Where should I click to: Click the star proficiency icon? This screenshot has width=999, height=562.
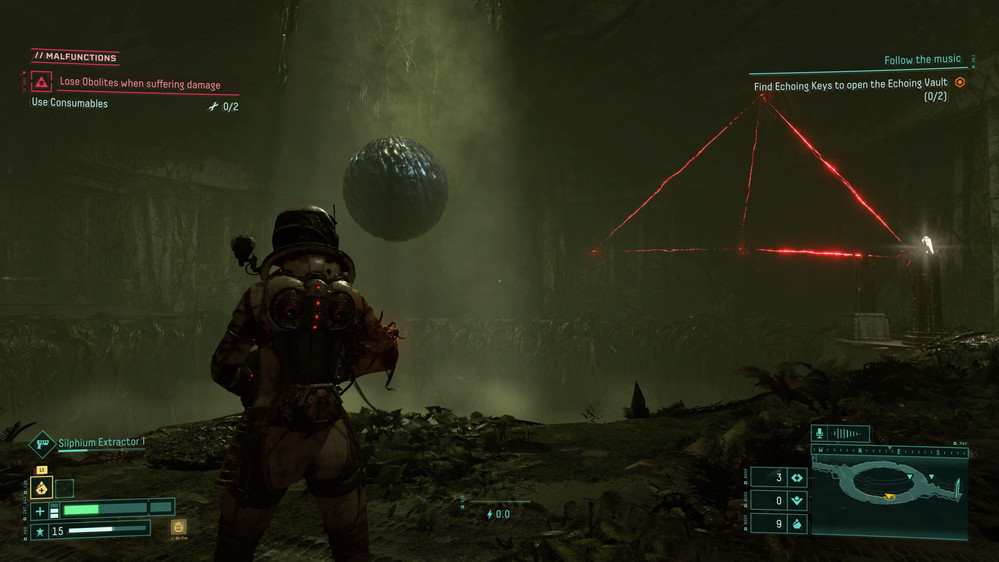(40, 530)
